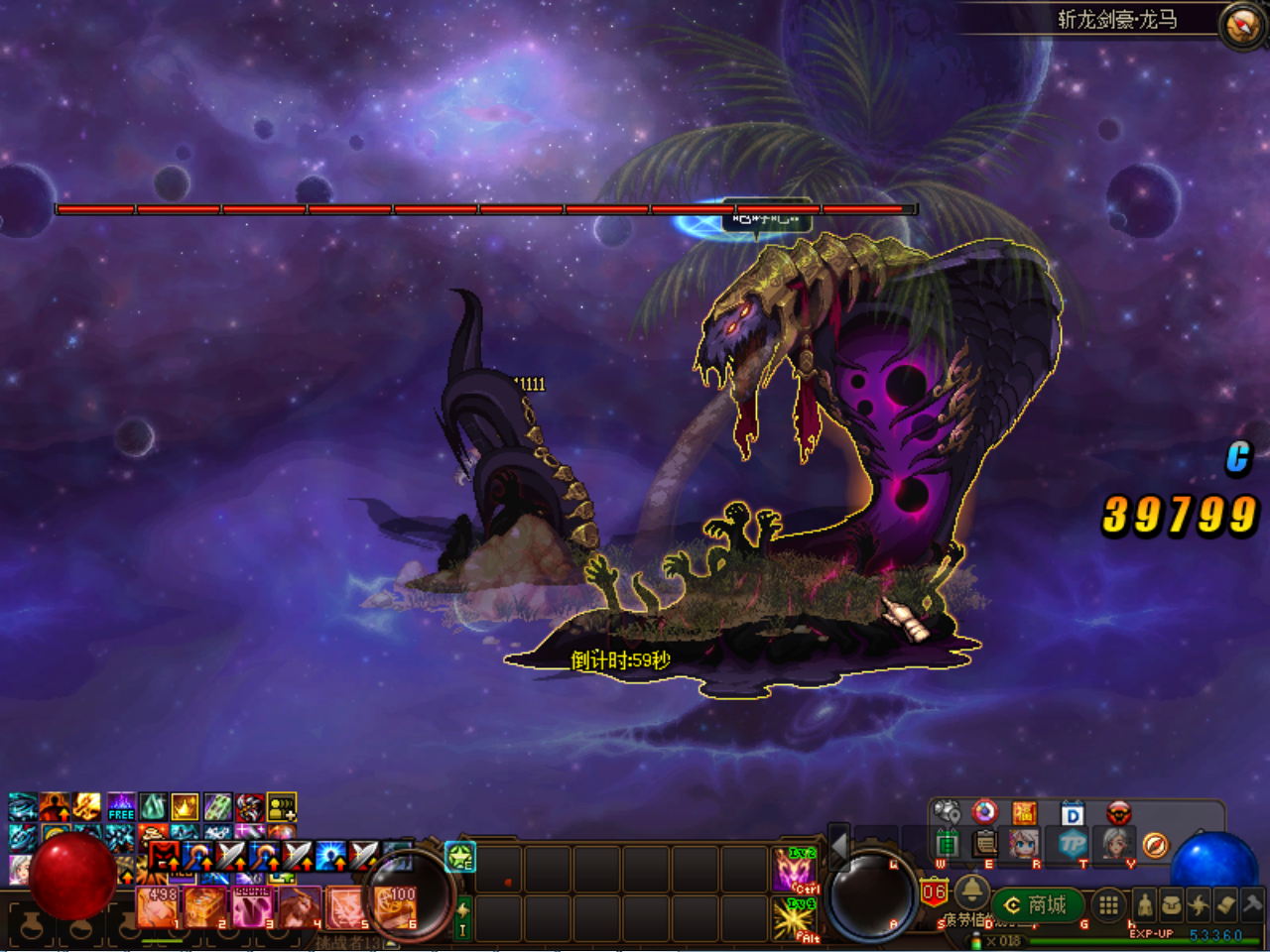Image resolution: width=1270 pixels, height=952 pixels.
Task: Open the character equipment icon in the bottom-right menu
Action: point(1145,904)
